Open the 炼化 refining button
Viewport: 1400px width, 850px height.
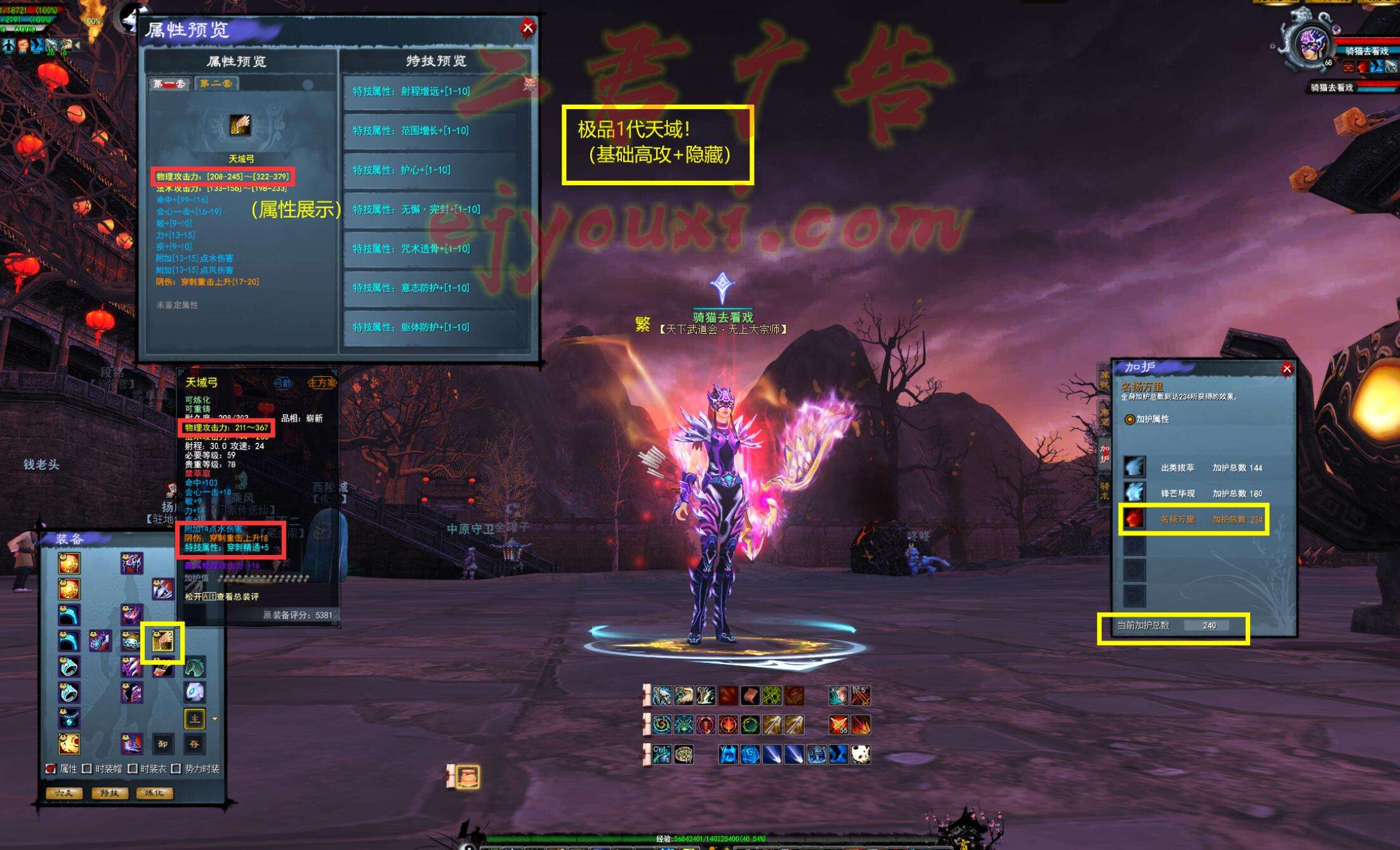tap(154, 793)
